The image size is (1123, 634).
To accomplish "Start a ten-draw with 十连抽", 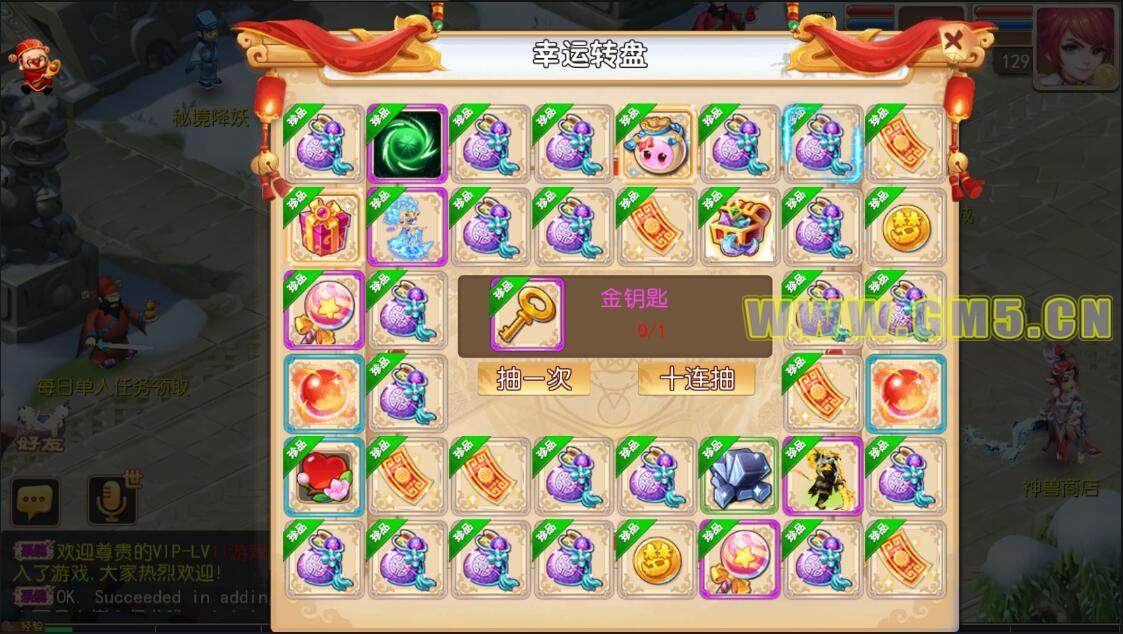I will click(x=696, y=379).
